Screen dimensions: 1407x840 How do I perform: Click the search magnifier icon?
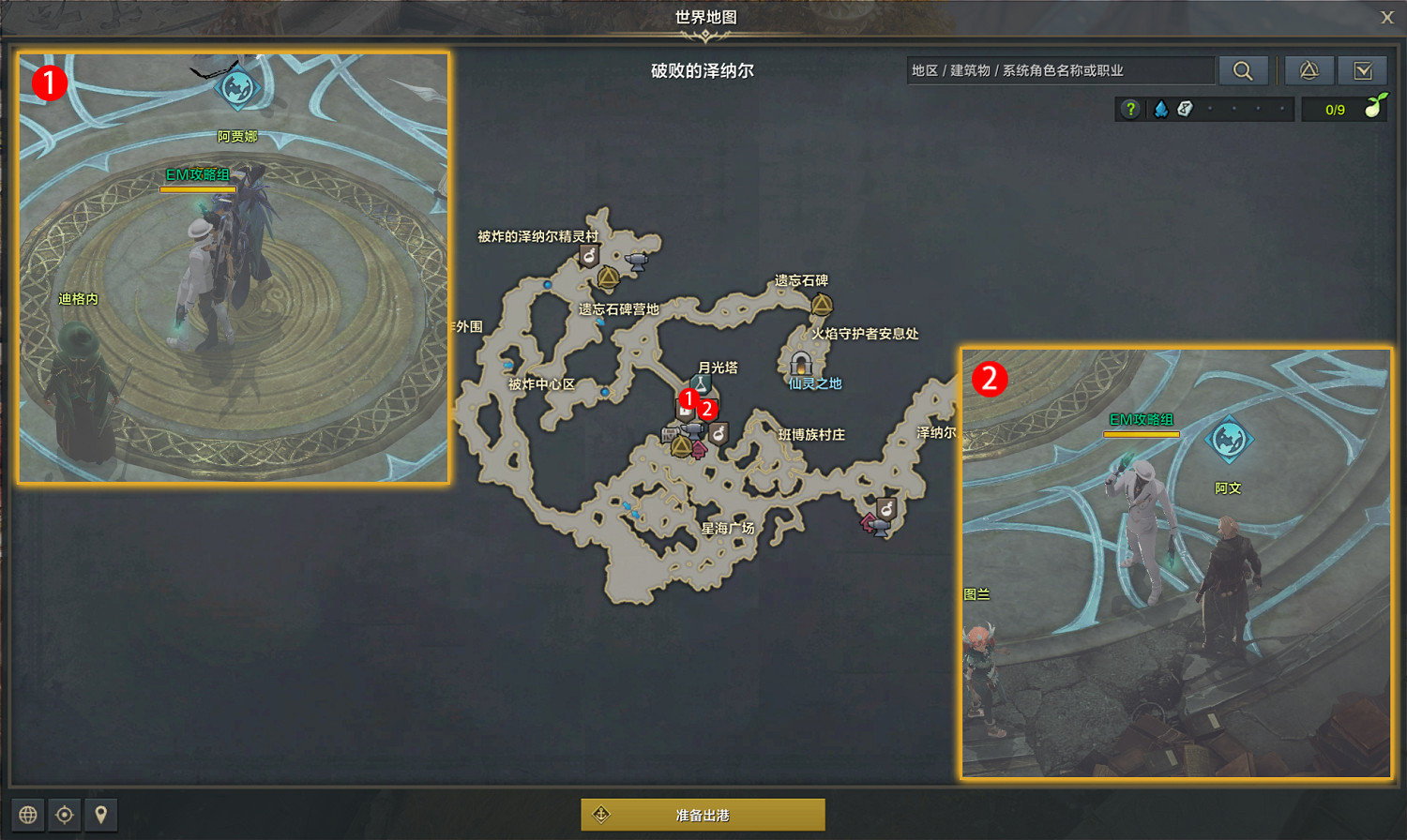(1244, 70)
